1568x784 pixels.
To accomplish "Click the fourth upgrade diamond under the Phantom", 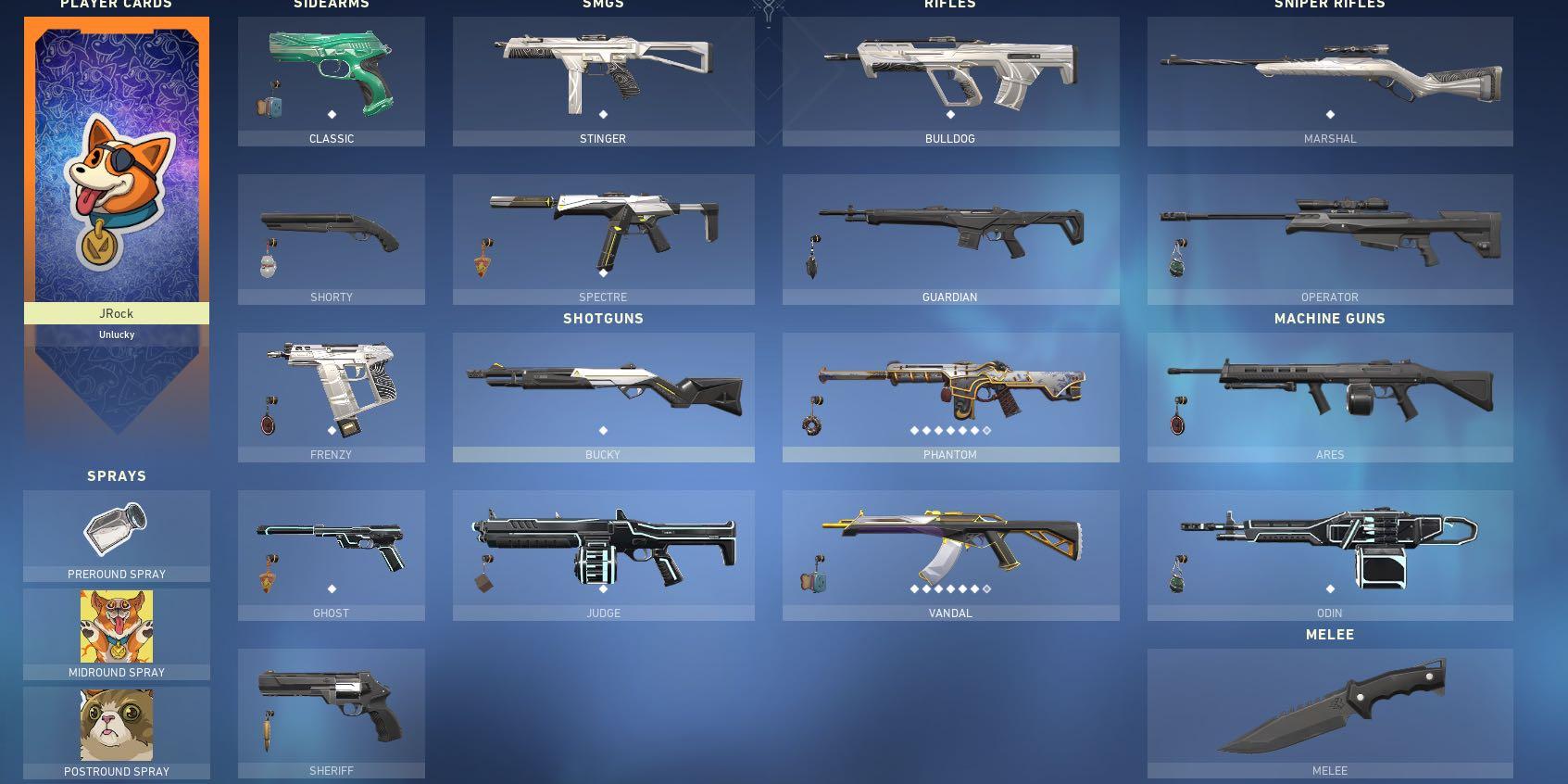I will tap(952, 430).
